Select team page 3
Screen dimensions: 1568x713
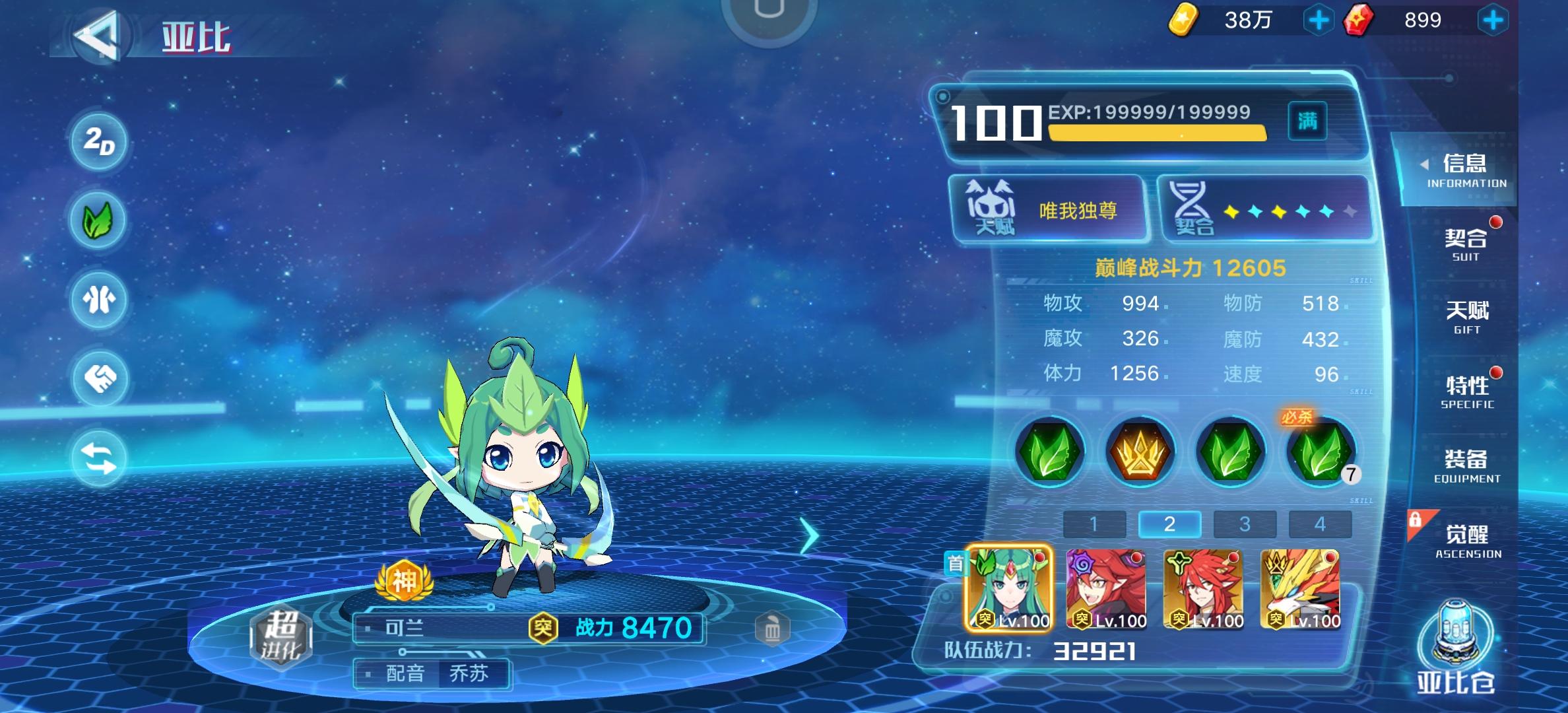point(1245,525)
